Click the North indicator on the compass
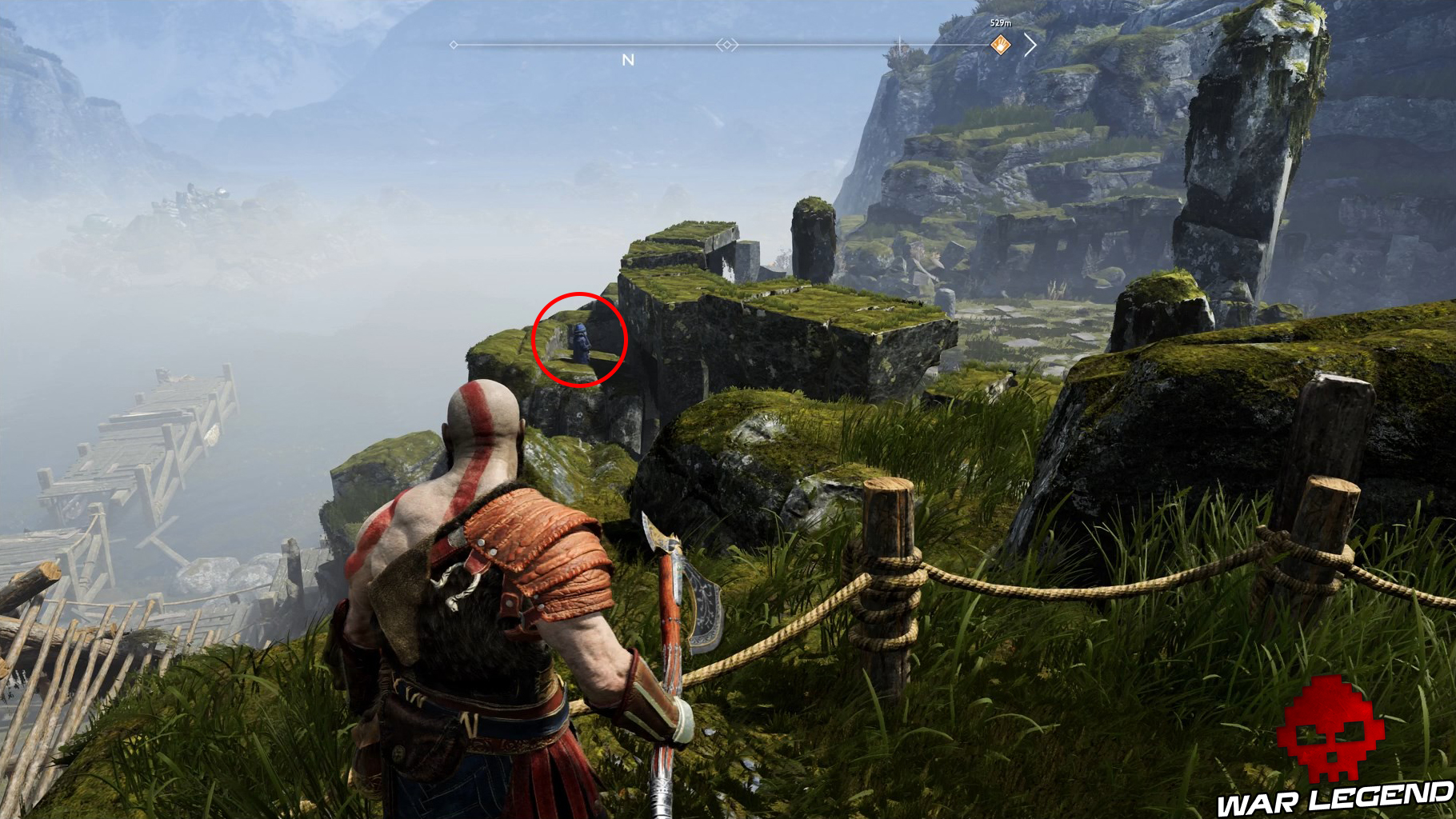Viewport: 1456px width, 819px height. 628,58
